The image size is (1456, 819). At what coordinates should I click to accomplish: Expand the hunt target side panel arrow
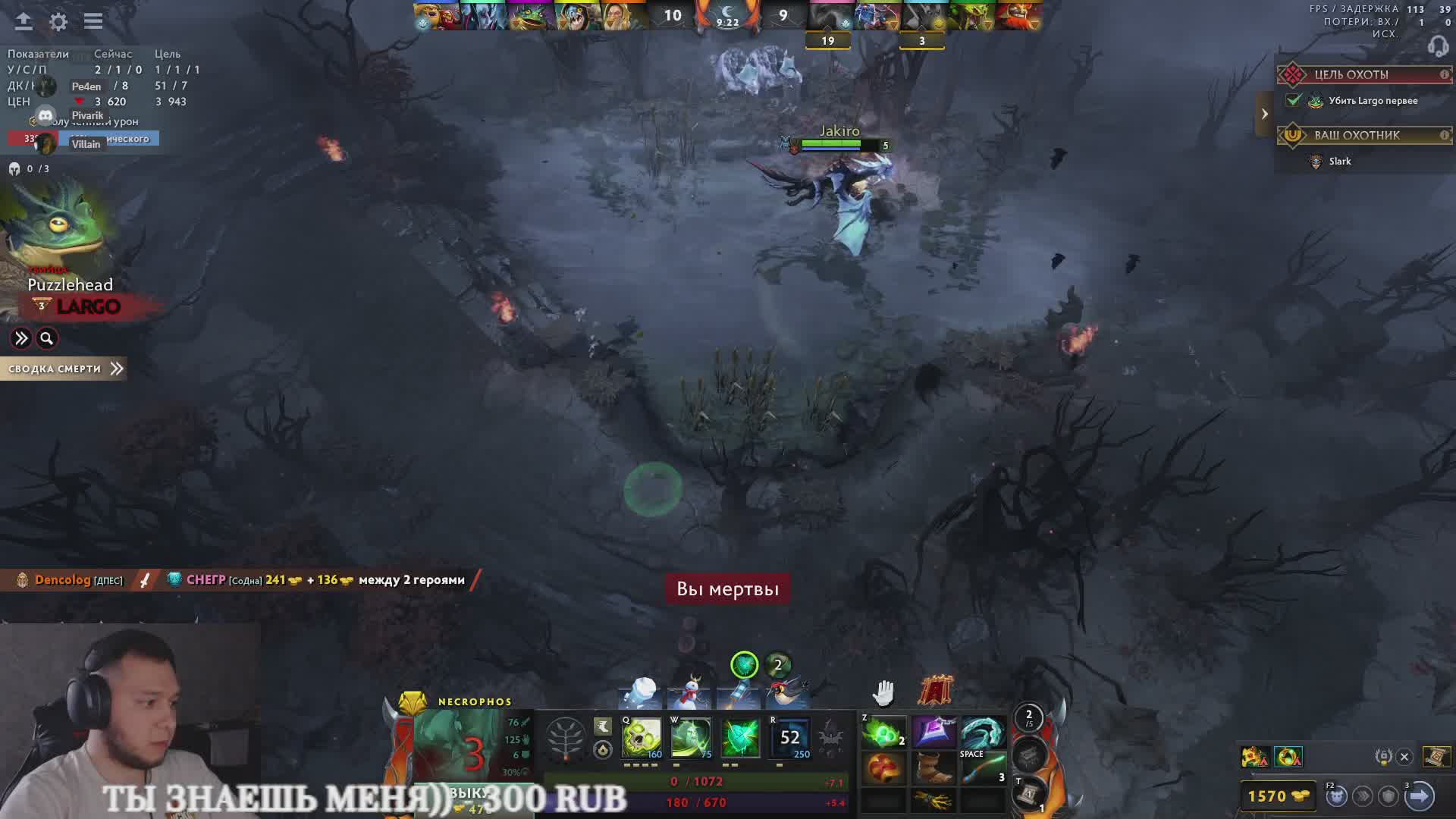pyautogui.click(x=1264, y=115)
